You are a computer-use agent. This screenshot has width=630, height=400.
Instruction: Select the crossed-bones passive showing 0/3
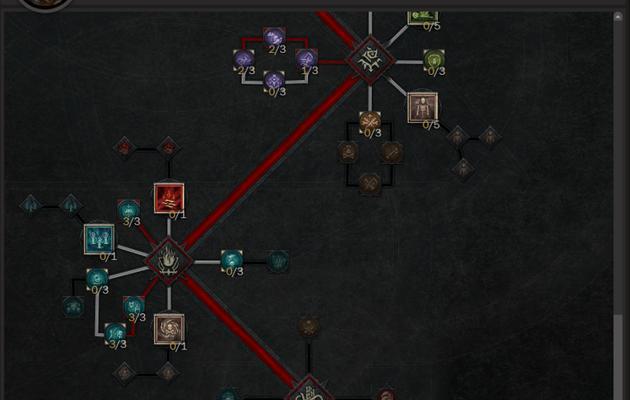[370, 121]
